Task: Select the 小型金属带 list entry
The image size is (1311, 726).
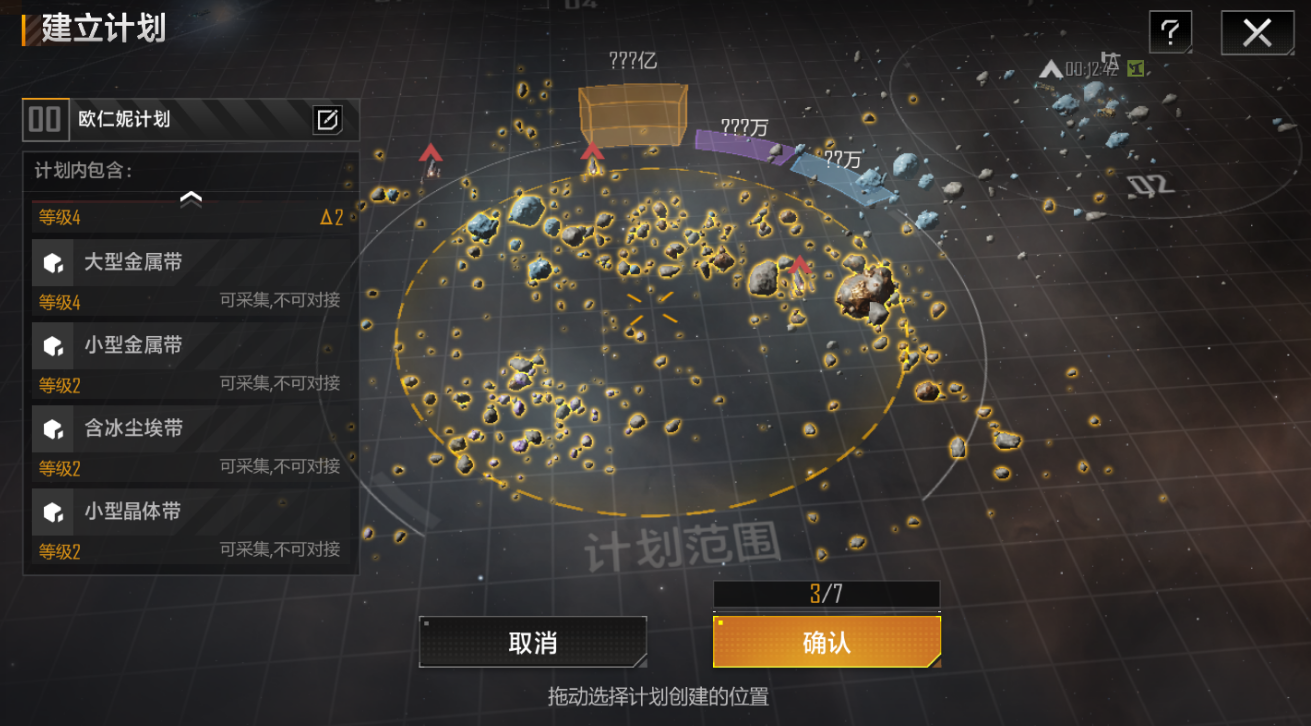Action: point(190,347)
